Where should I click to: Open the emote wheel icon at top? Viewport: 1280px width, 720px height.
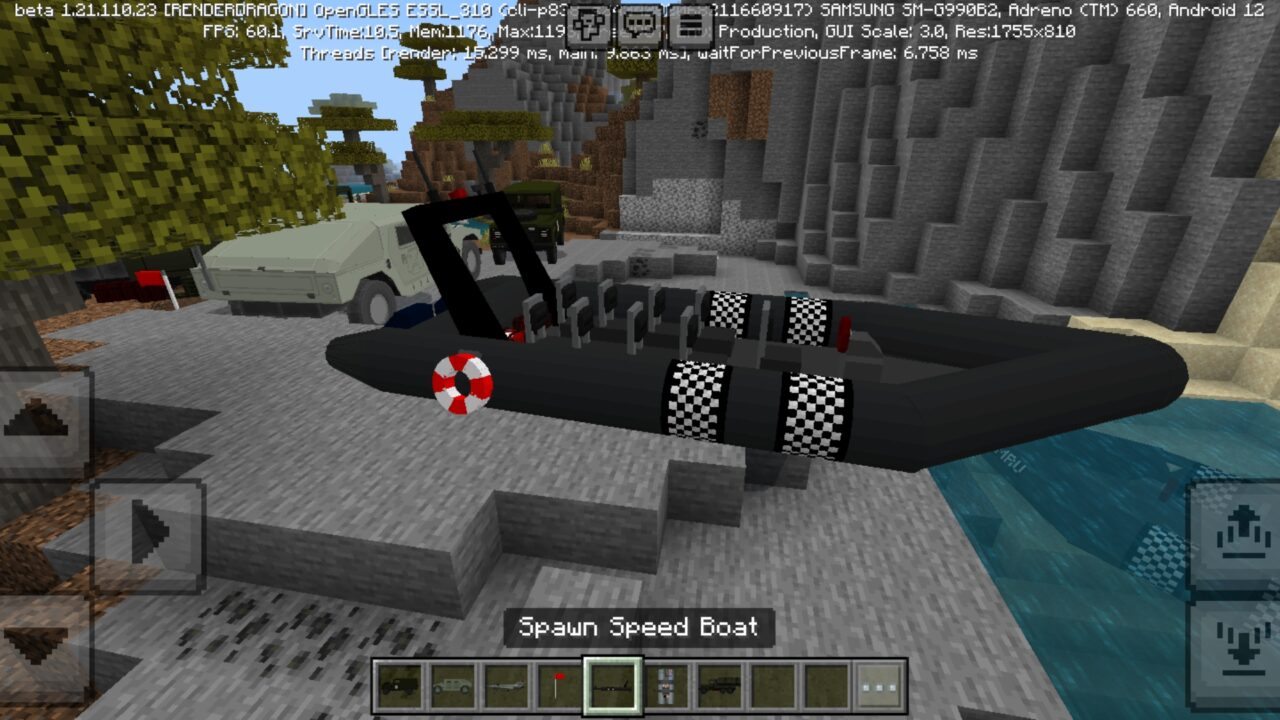pyautogui.click(x=588, y=22)
